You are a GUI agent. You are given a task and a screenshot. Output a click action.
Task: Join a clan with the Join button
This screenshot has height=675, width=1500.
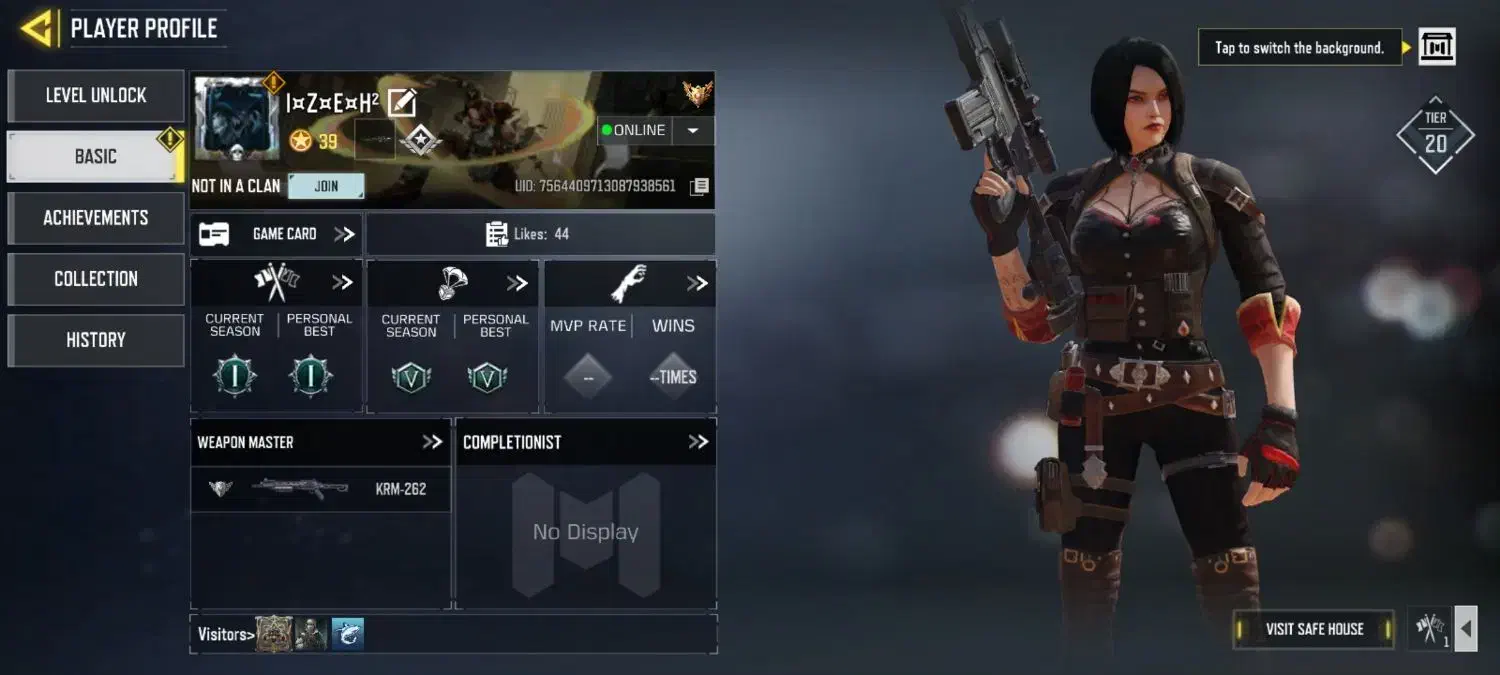[x=326, y=186]
